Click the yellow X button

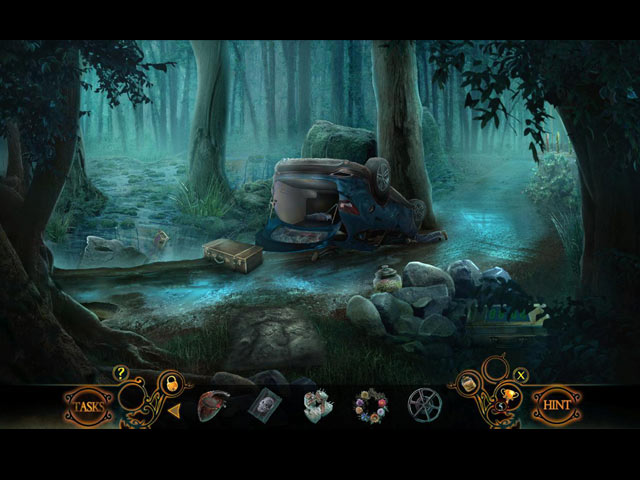pyautogui.click(x=521, y=375)
